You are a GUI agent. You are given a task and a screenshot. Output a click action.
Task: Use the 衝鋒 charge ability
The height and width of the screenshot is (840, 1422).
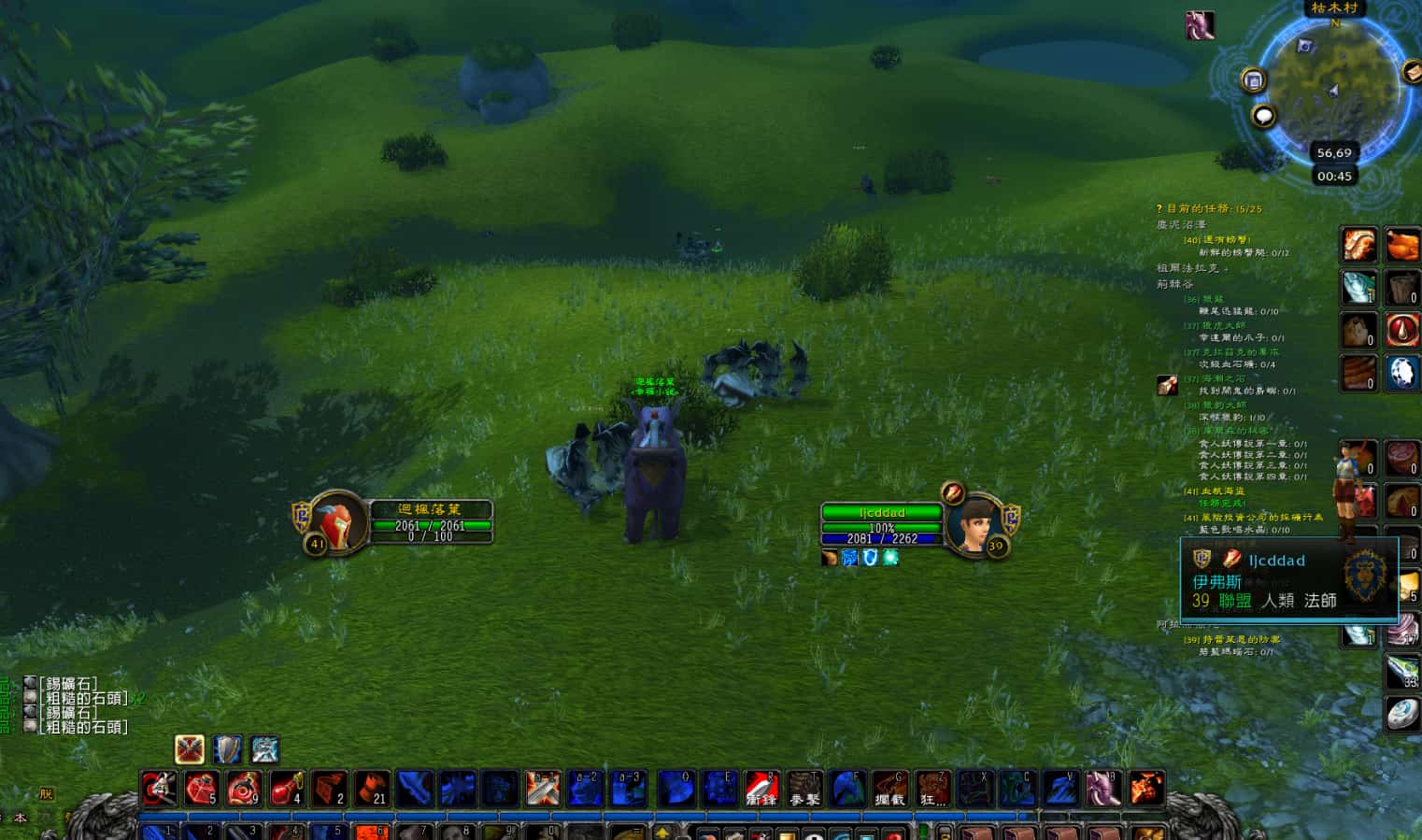(x=761, y=789)
